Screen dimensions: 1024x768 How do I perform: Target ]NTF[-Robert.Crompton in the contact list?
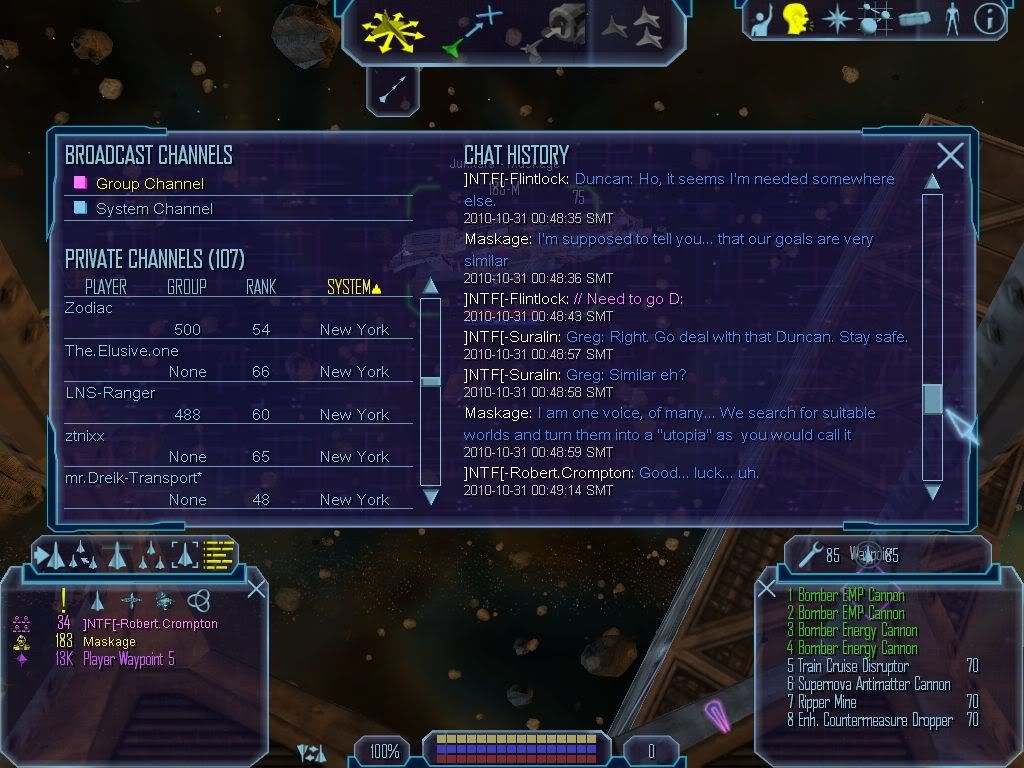150,624
